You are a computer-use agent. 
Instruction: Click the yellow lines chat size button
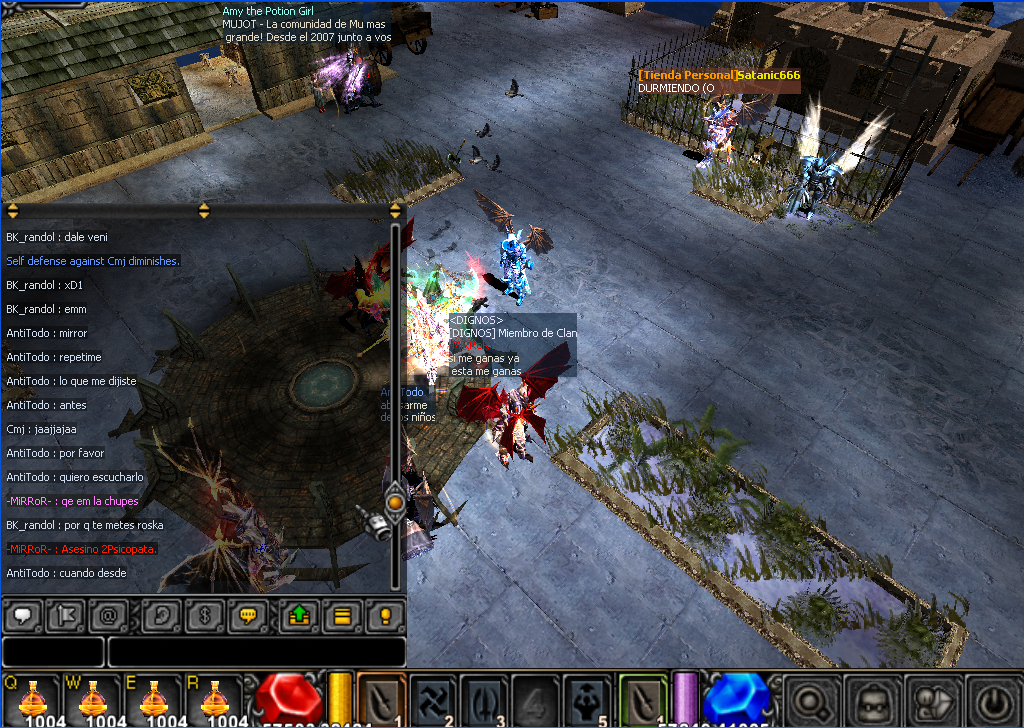tap(341, 616)
